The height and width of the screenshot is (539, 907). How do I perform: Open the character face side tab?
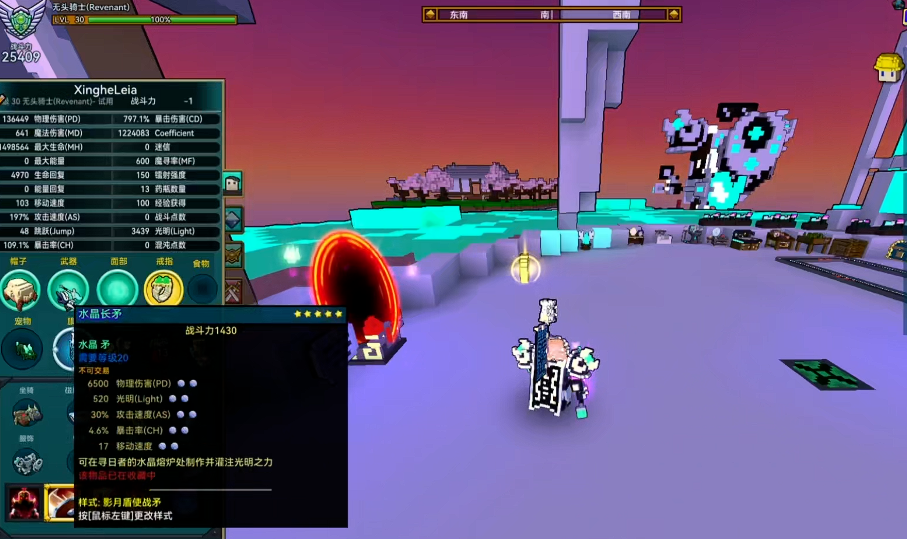tap(232, 183)
